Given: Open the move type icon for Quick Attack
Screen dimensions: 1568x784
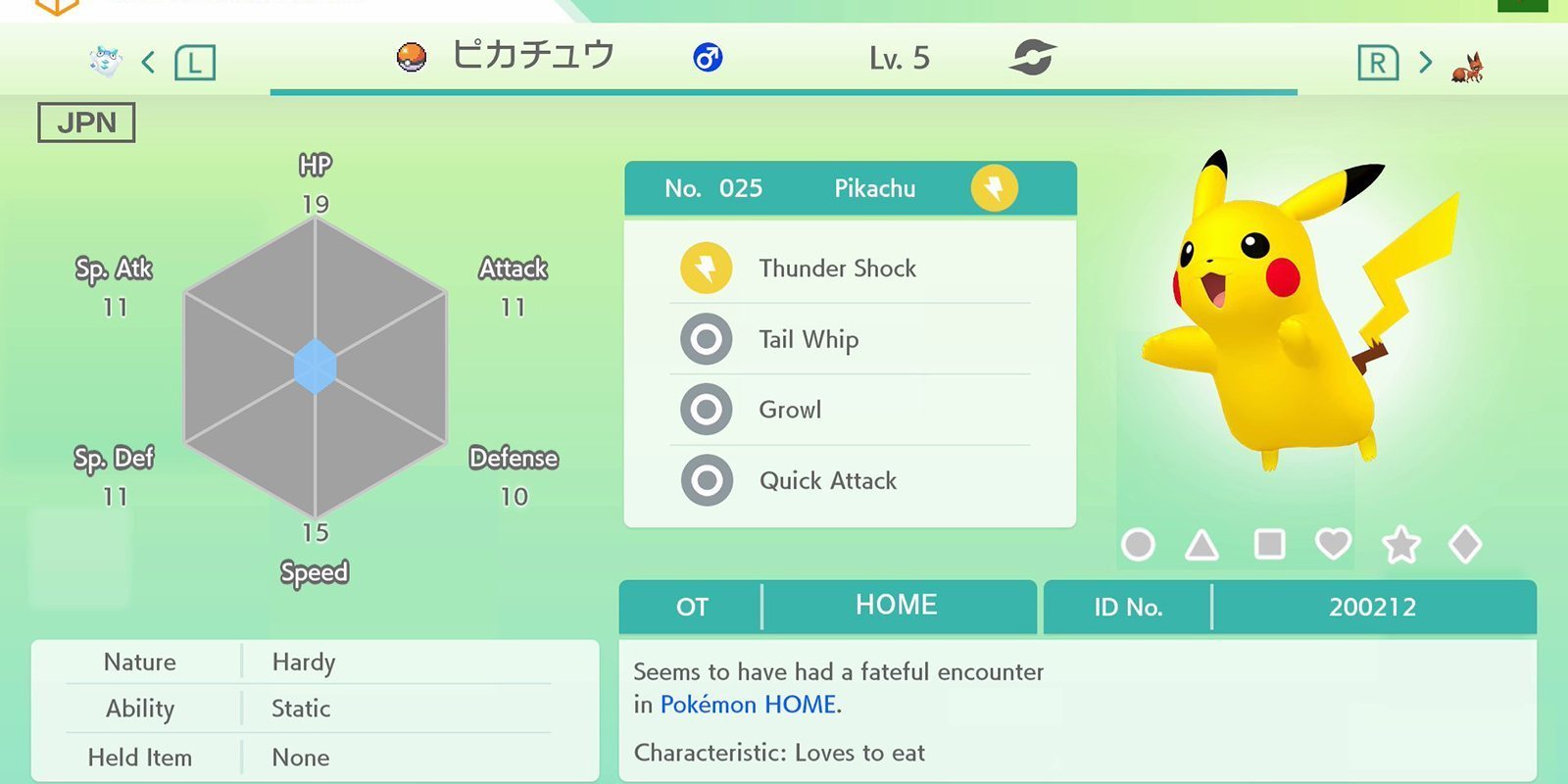Looking at the screenshot, I should pyautogui.click(x=705, y=480).
